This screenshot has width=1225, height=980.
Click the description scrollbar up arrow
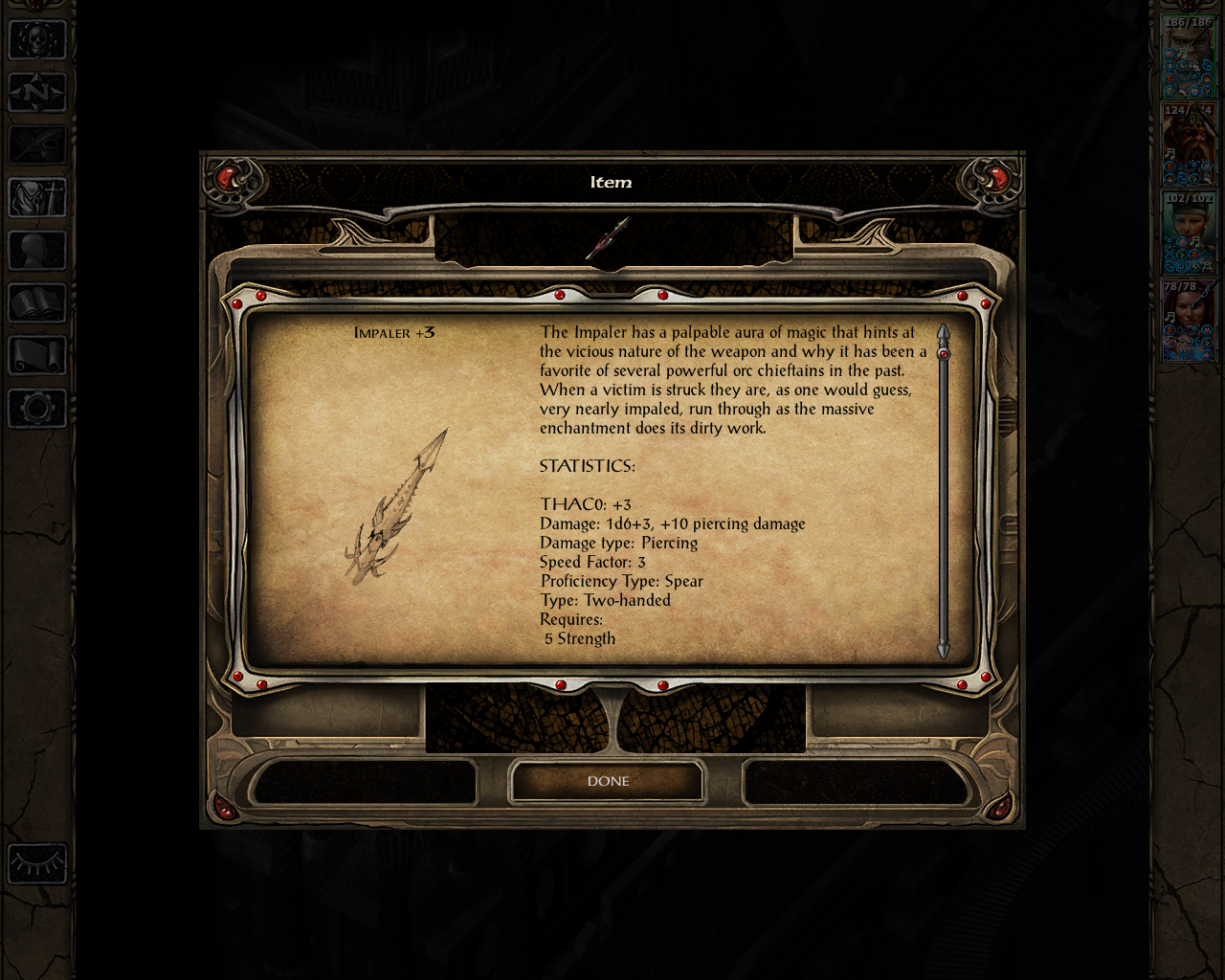(944, 331)
